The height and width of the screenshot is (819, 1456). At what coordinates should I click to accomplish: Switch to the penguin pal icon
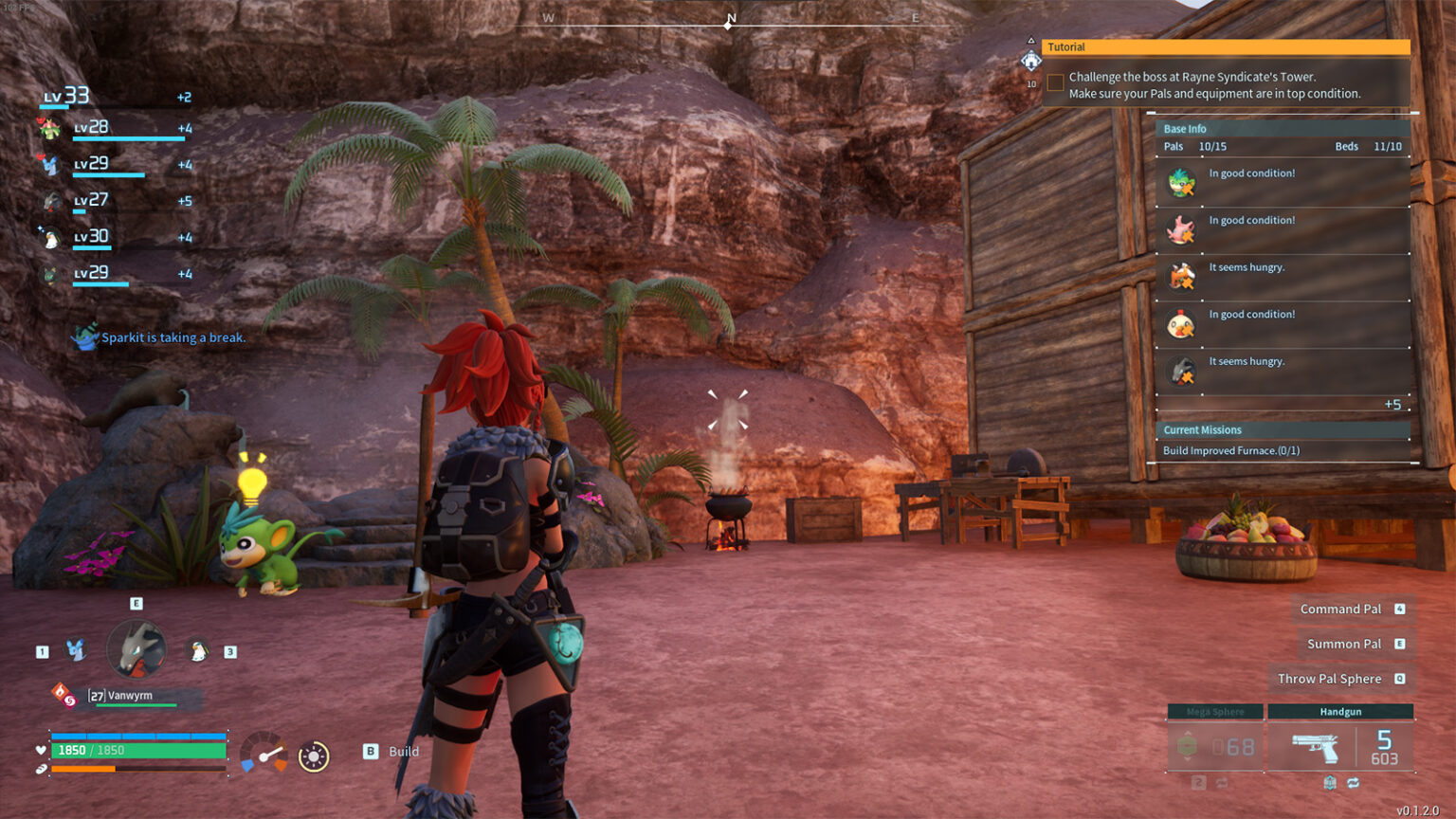(199, 651)
